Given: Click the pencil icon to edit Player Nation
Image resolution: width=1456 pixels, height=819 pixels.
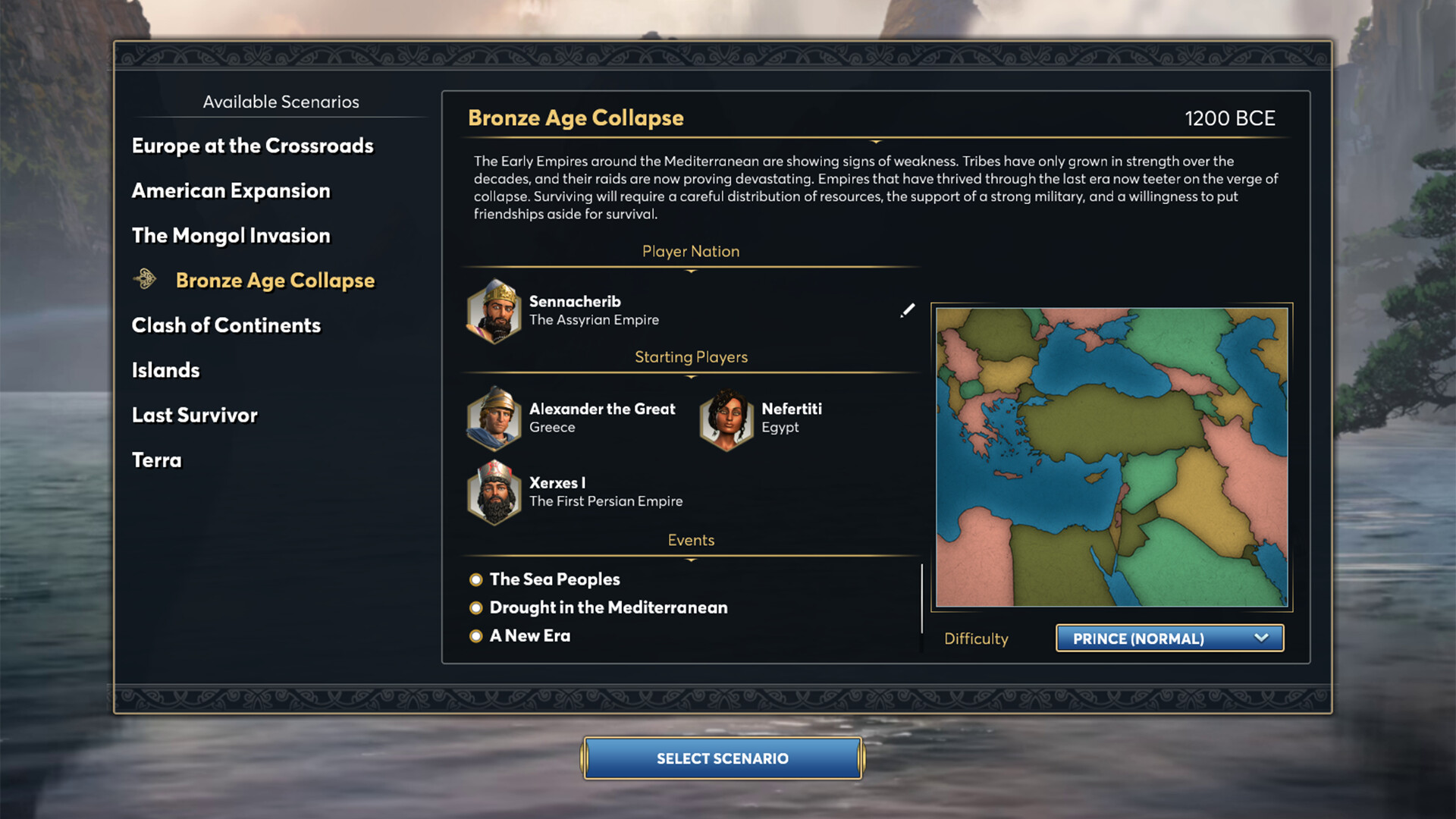Looking at the screenshot, I should (907, 310).
